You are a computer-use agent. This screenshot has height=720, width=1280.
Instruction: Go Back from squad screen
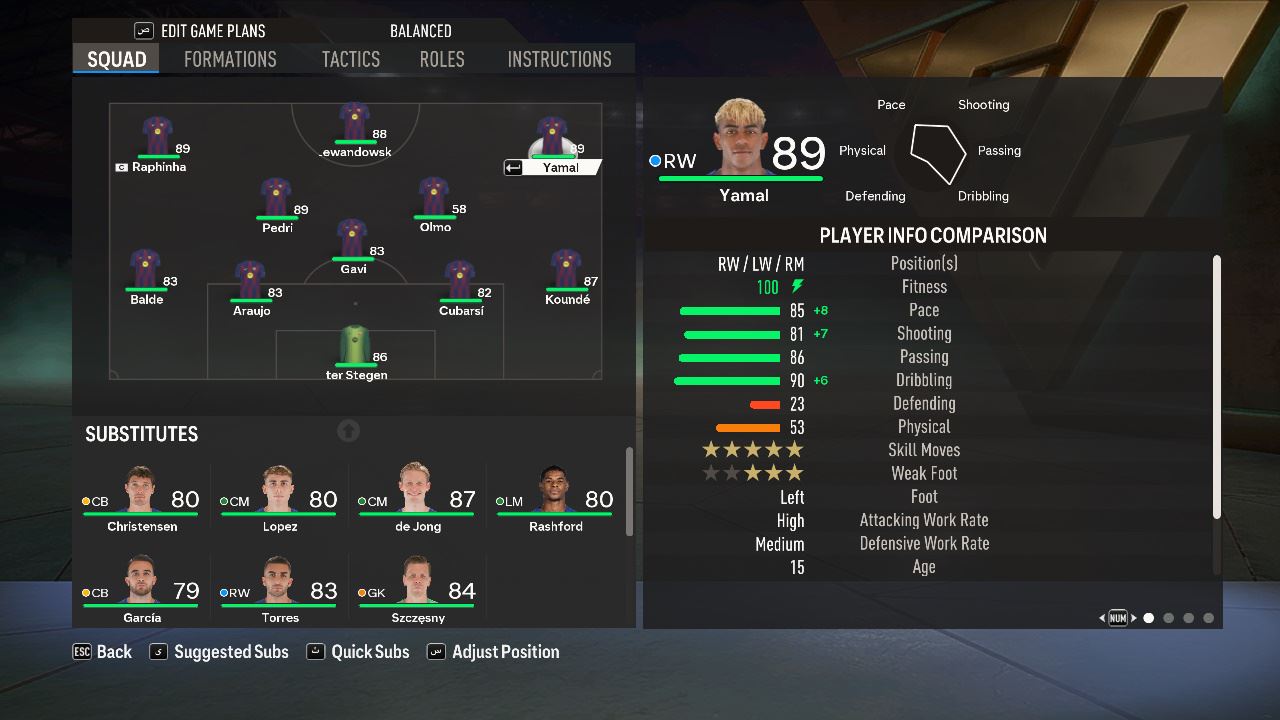coord(102,652)
